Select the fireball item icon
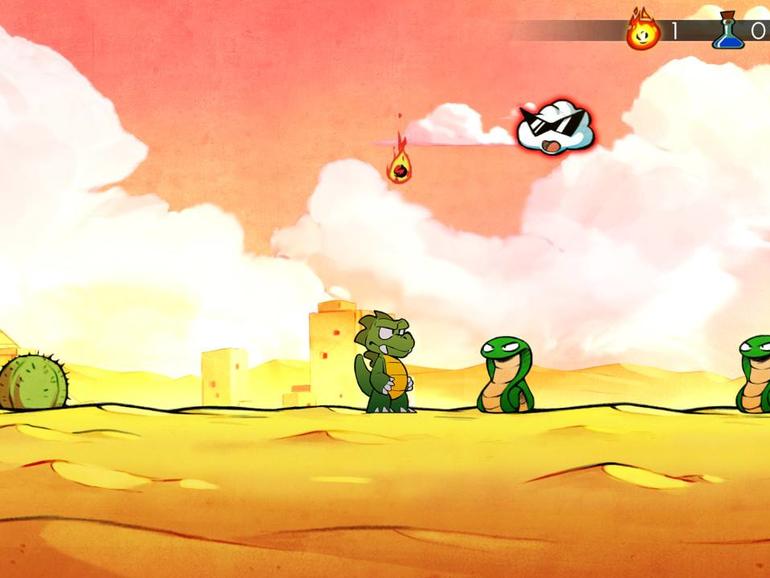Screen dimensions: 770x578 (643, 30)
